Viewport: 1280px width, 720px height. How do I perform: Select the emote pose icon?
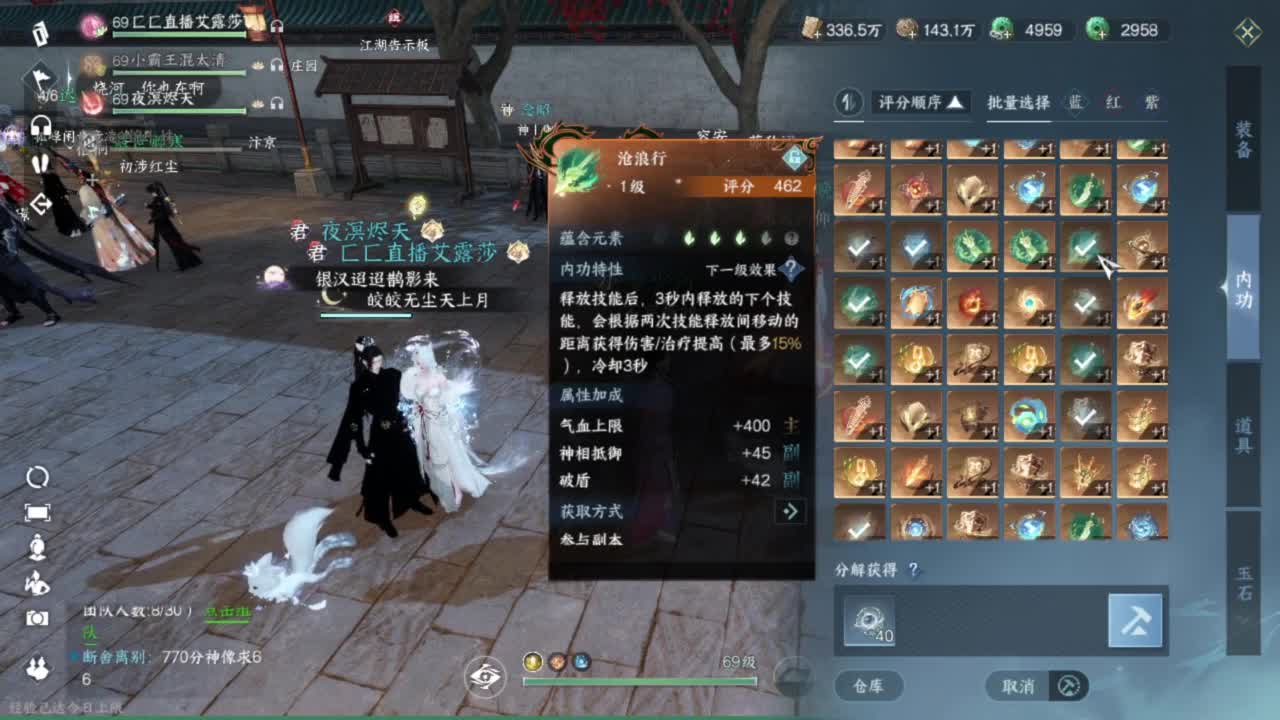[35, 582]
